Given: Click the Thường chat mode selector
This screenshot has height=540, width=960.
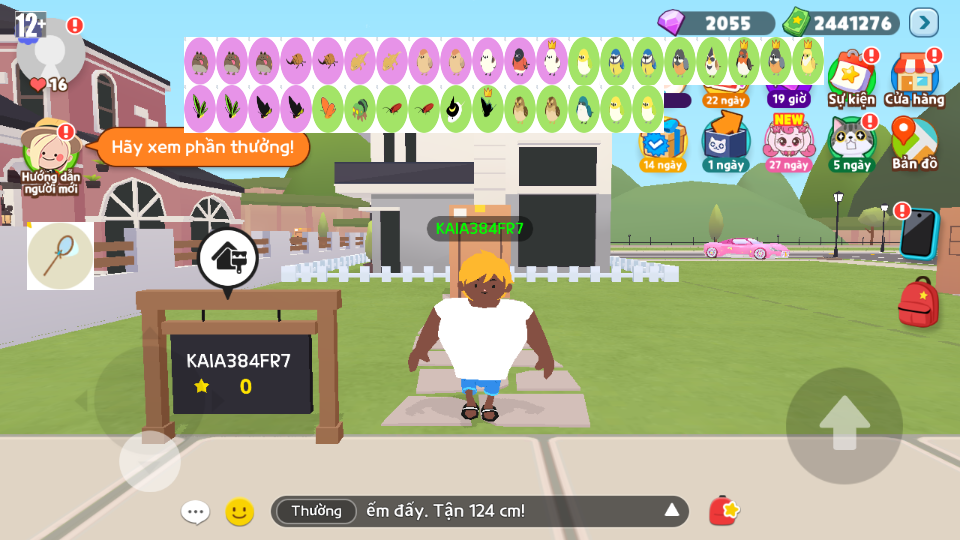Looking at the screenshot, I should (316, 511).
